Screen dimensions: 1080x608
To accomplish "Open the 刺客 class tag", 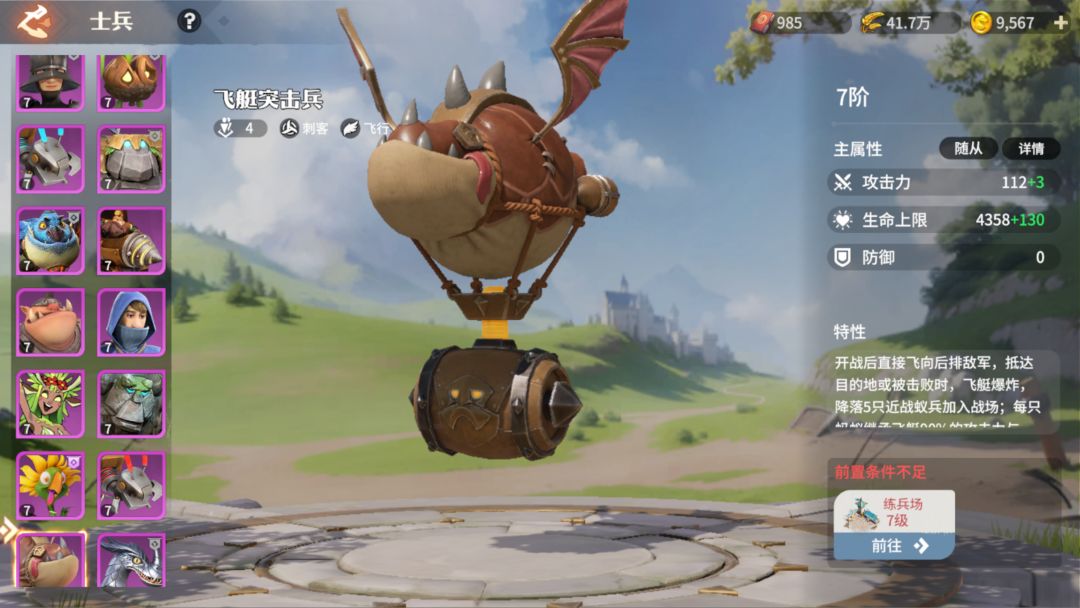I will (x=305, y=128).
